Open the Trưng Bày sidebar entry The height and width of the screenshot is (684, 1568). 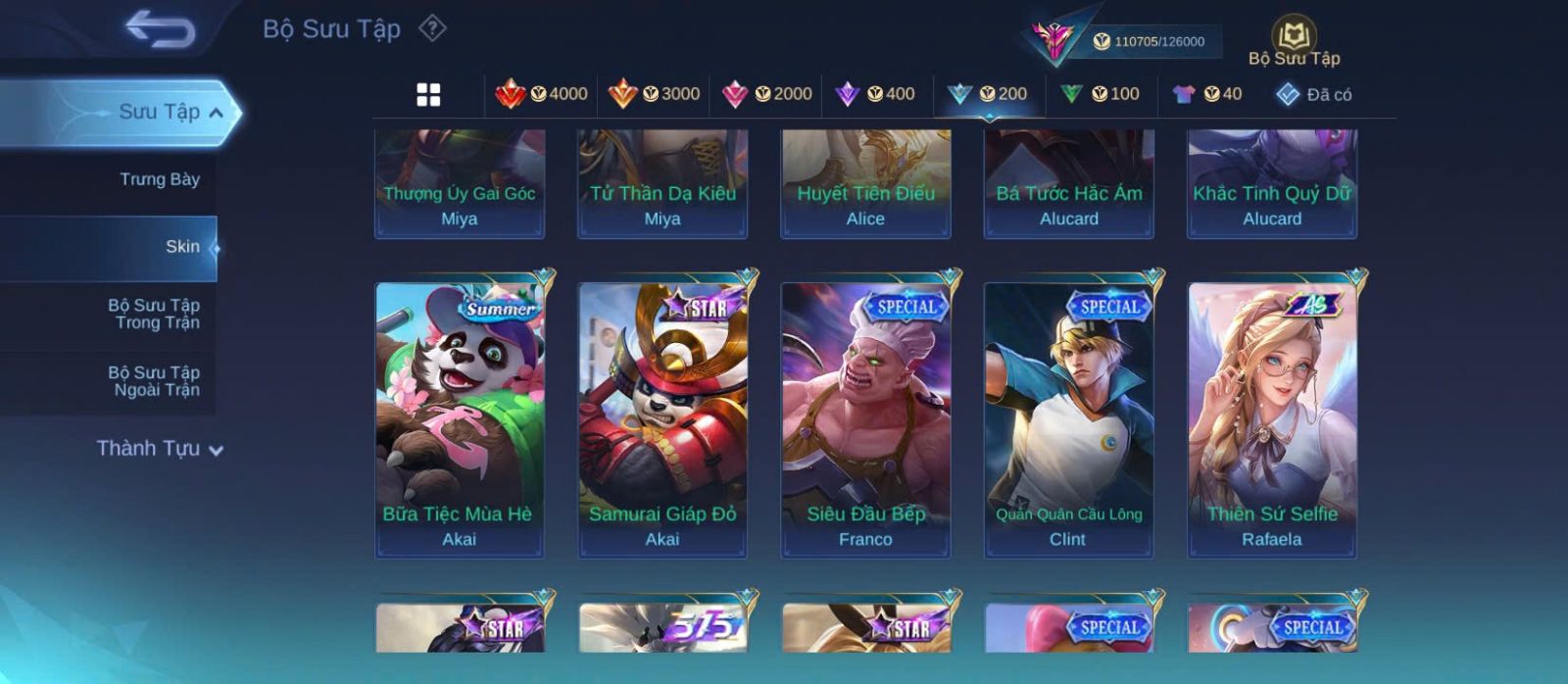[x=159, y=179]
